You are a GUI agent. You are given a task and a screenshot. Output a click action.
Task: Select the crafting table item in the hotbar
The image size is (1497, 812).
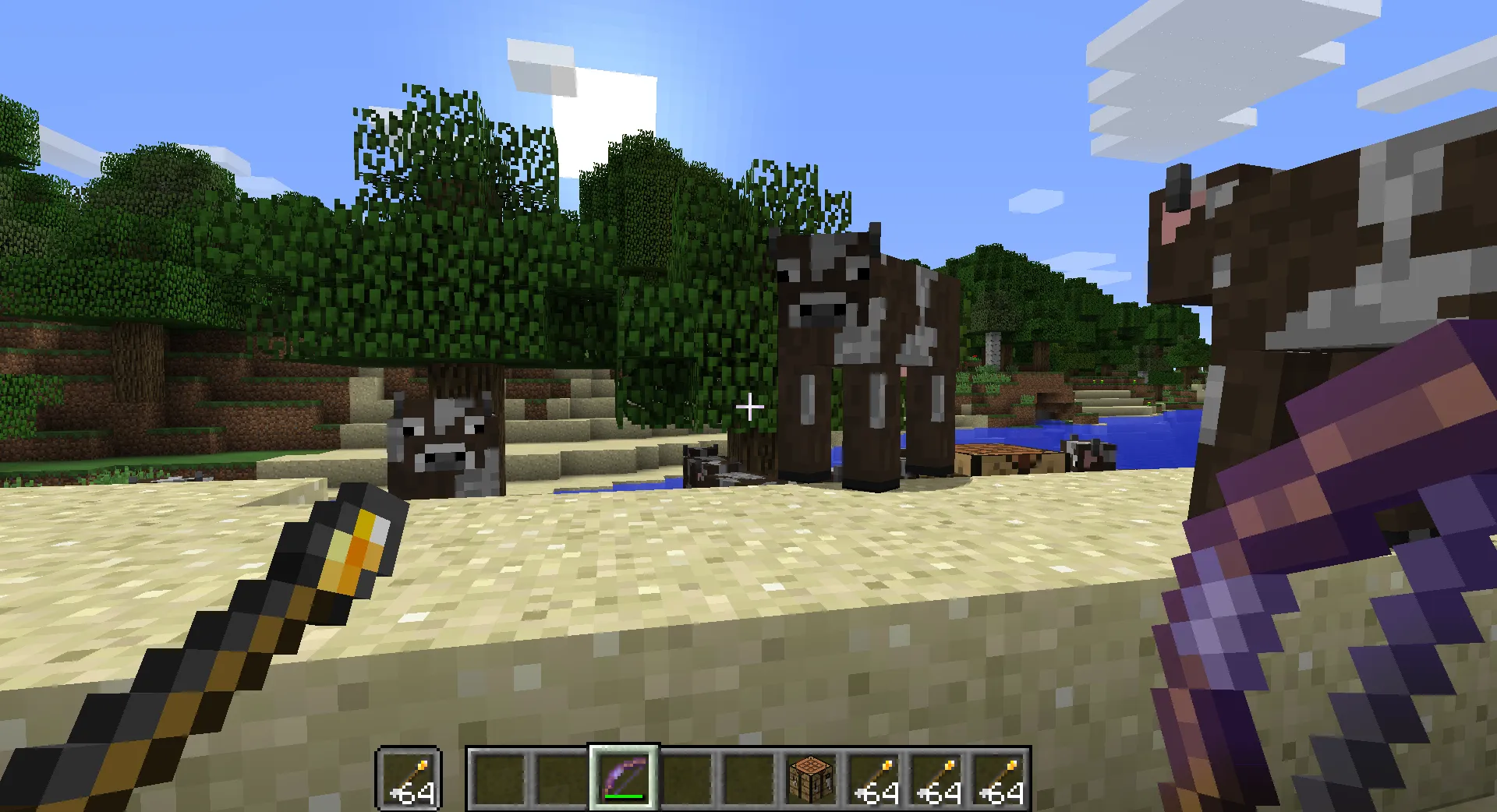[x=811, y=778]
